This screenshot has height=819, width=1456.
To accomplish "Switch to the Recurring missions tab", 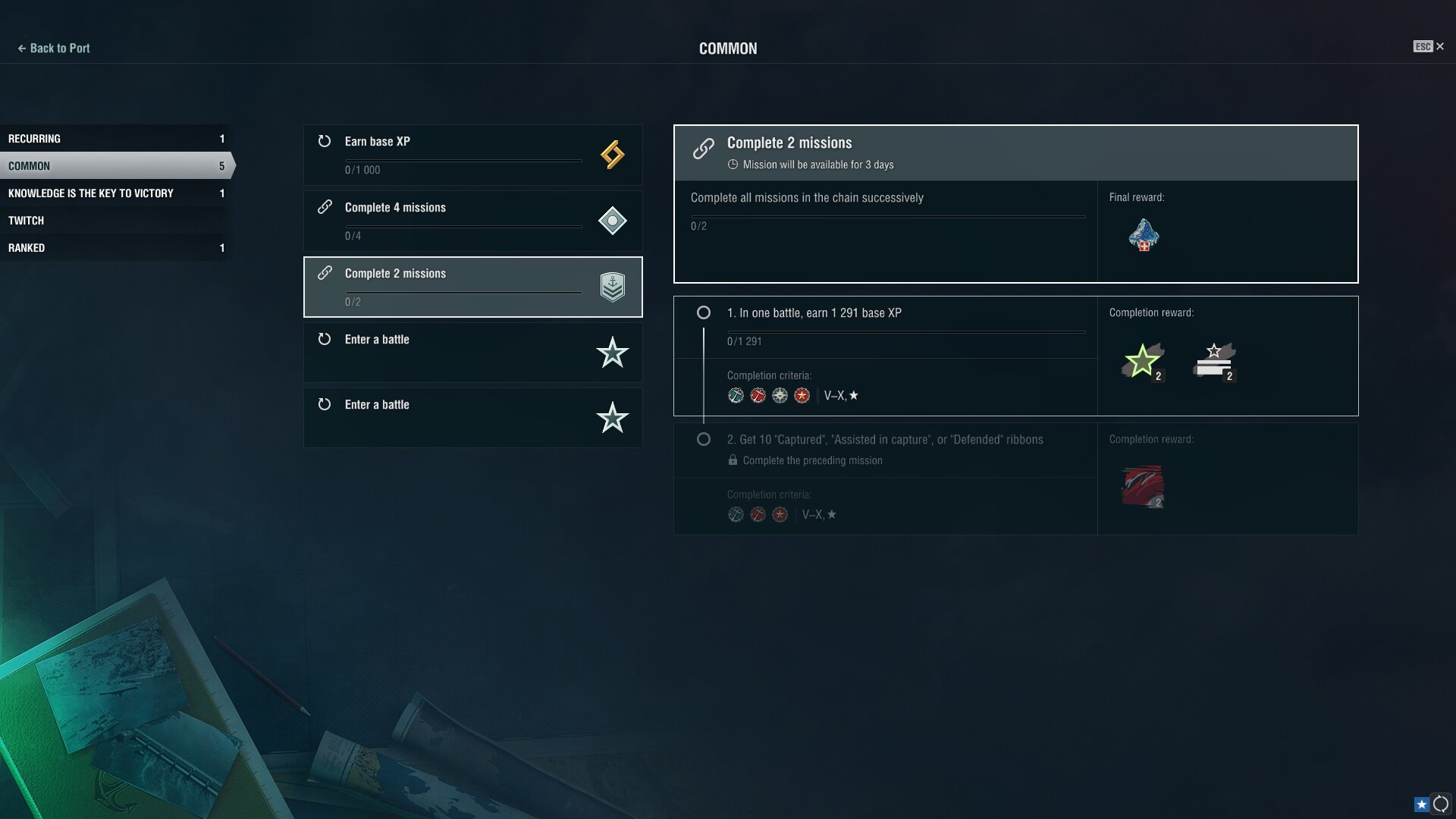I will (114, 139).
